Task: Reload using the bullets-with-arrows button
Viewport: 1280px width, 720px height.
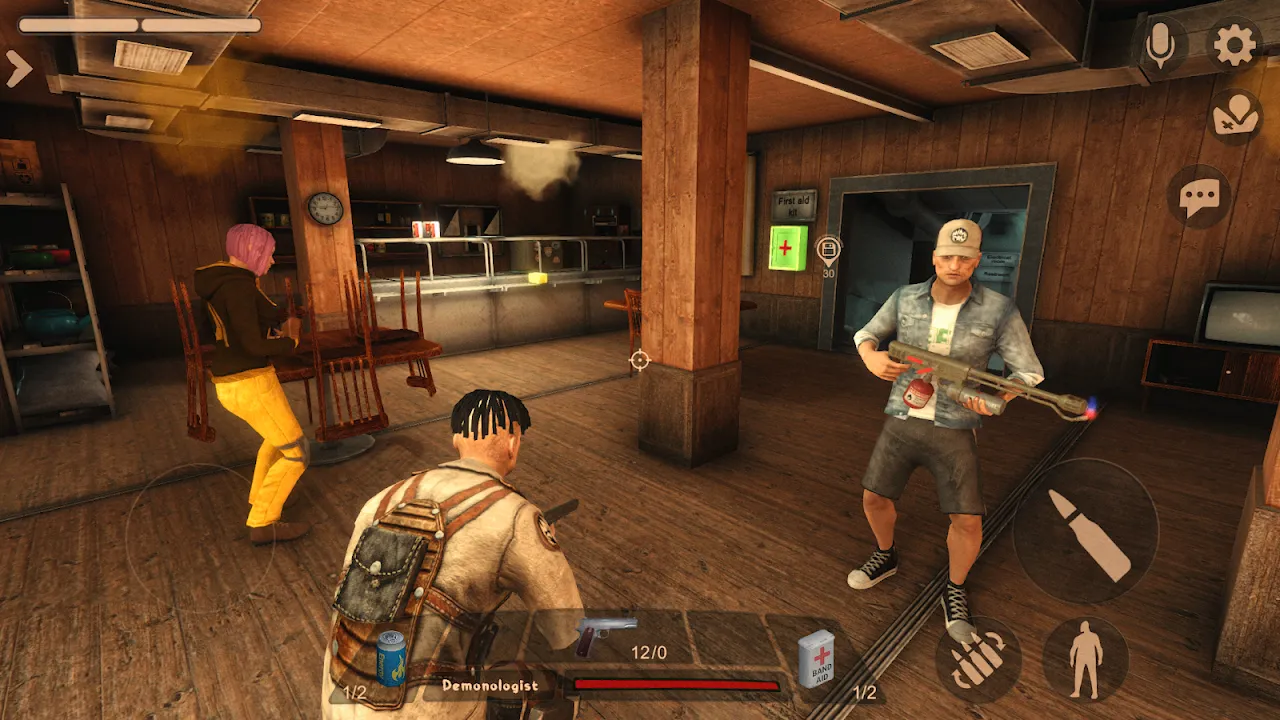Action: click(978, 659)
